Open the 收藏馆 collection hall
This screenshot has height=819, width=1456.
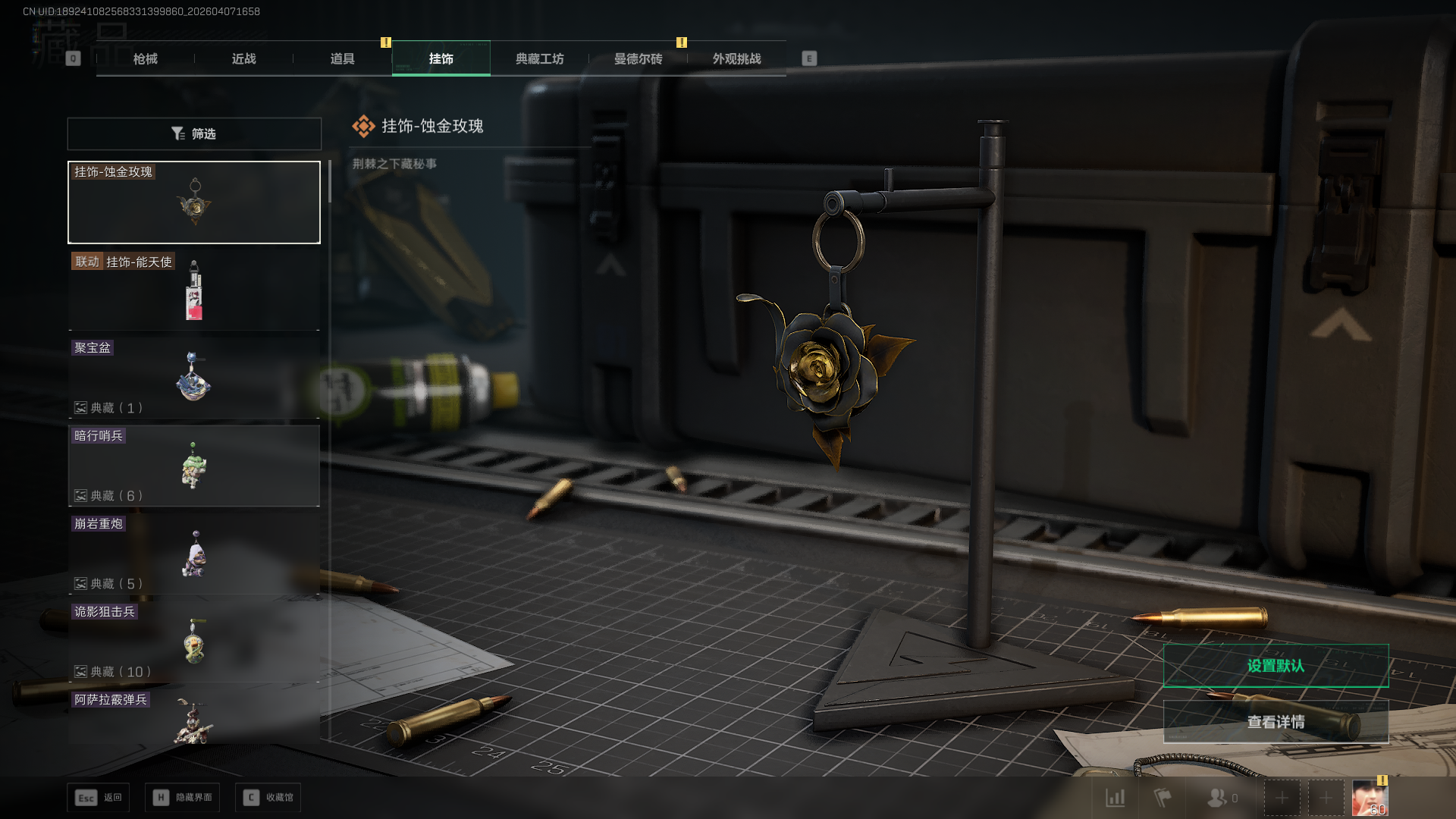click(268, 798)
